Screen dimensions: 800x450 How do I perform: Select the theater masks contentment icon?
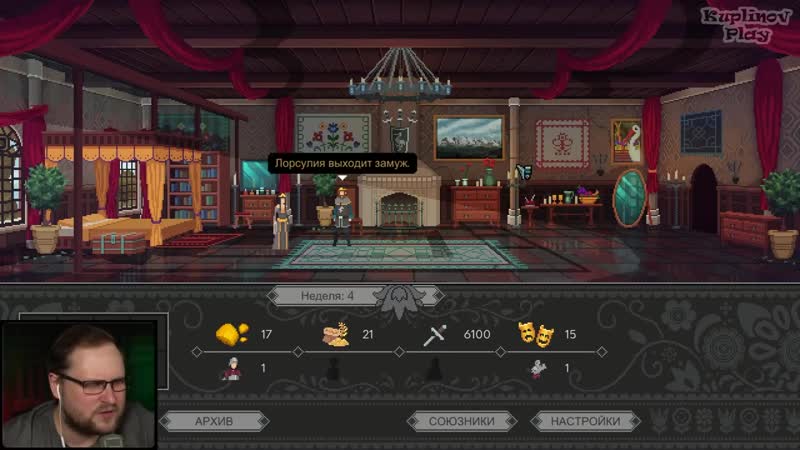click(x=534, y=334)
